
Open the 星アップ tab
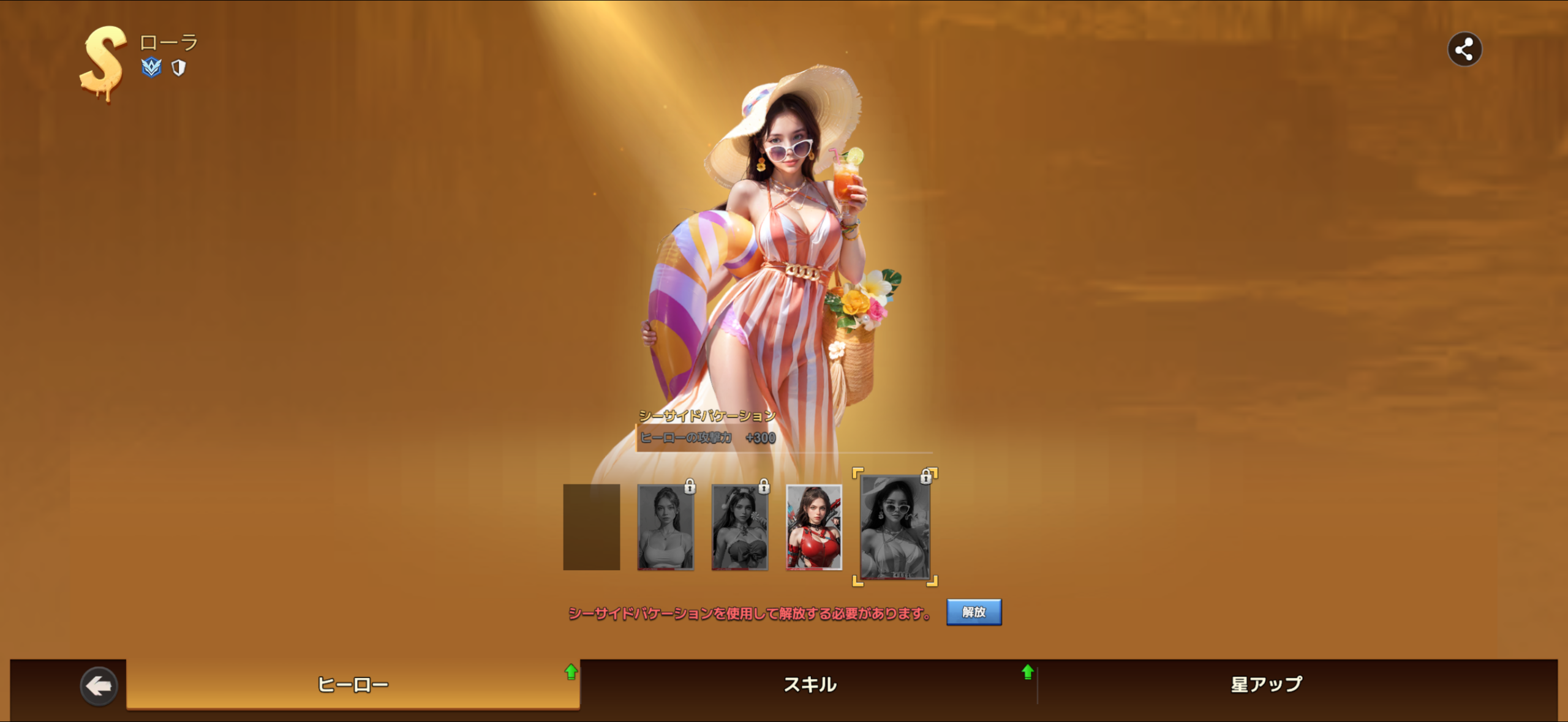tap(1266, 685)
